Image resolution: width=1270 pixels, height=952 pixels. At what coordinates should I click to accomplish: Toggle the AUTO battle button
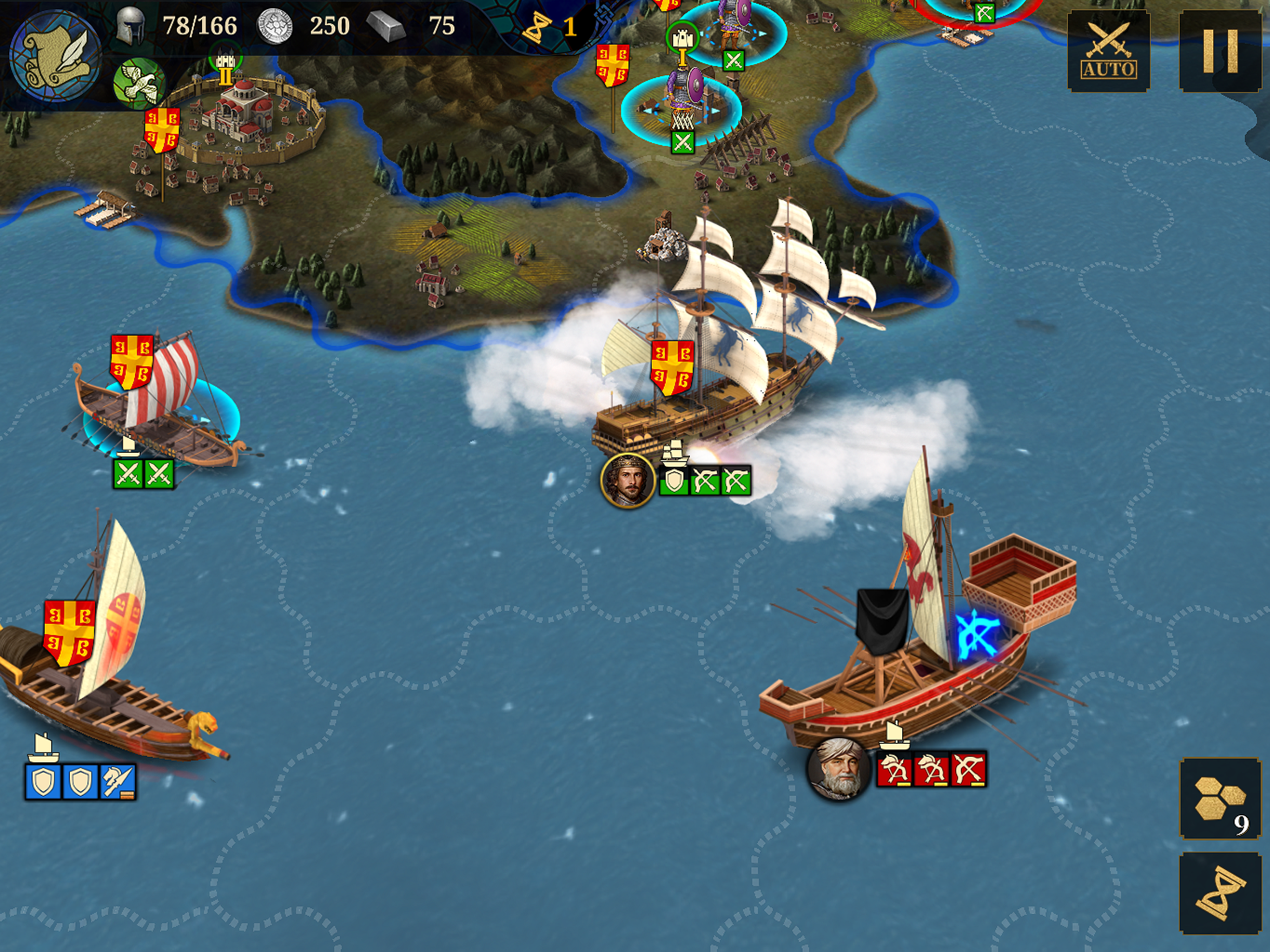pyautogui.click(x=1108, y=51)
